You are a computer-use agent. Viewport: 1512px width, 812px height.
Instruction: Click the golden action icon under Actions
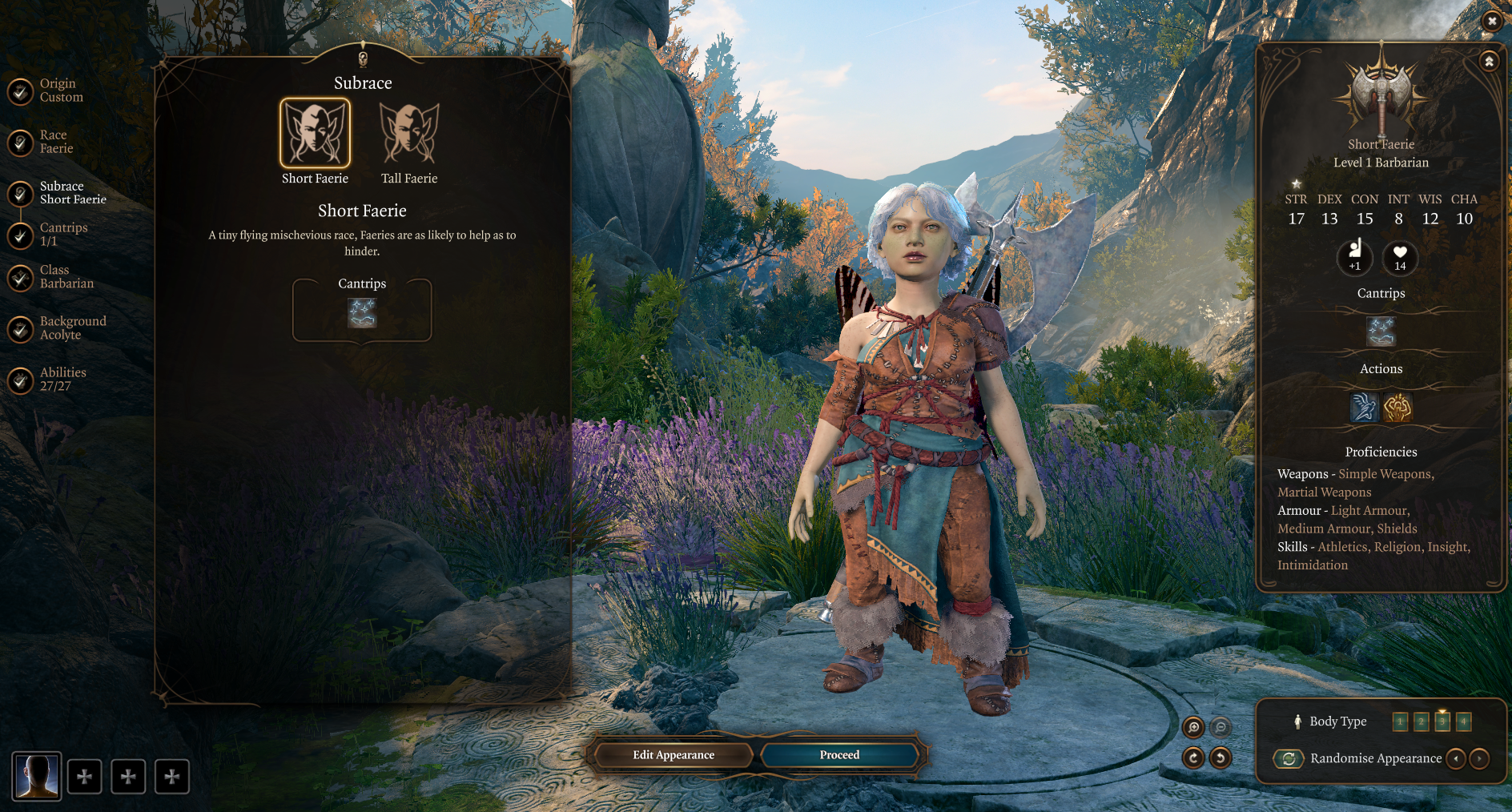click(1397, 408)
